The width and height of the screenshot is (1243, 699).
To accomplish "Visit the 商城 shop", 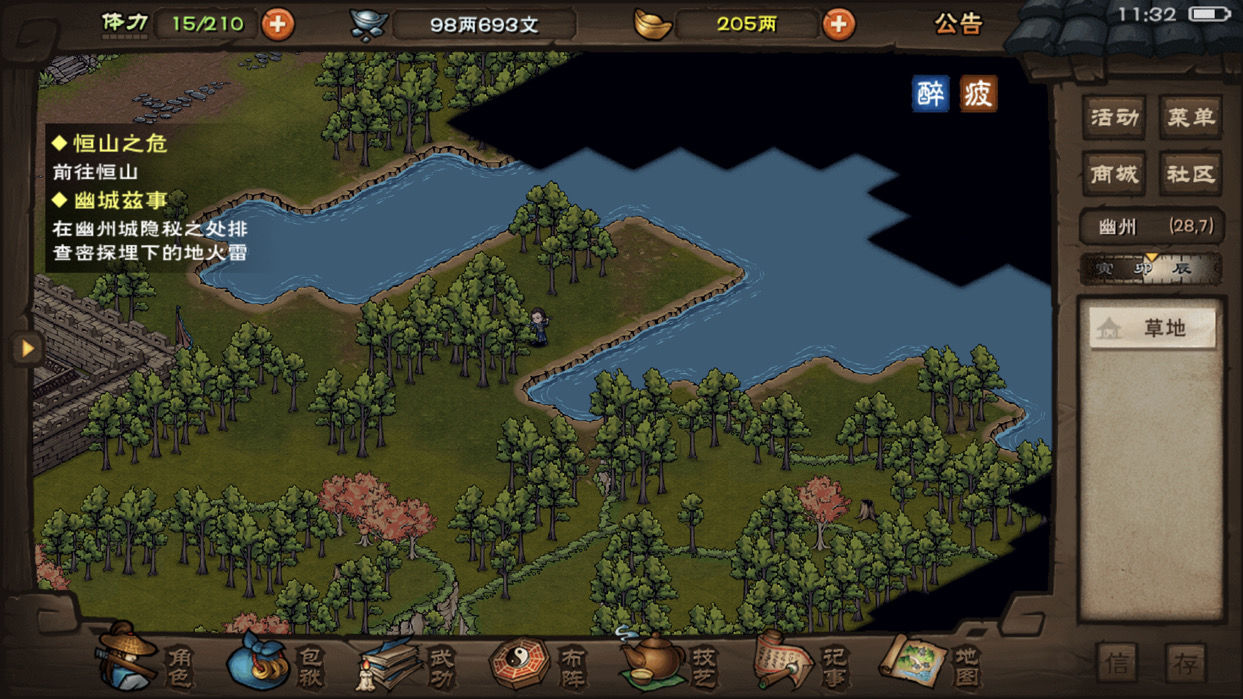I will click(1114, 174).
